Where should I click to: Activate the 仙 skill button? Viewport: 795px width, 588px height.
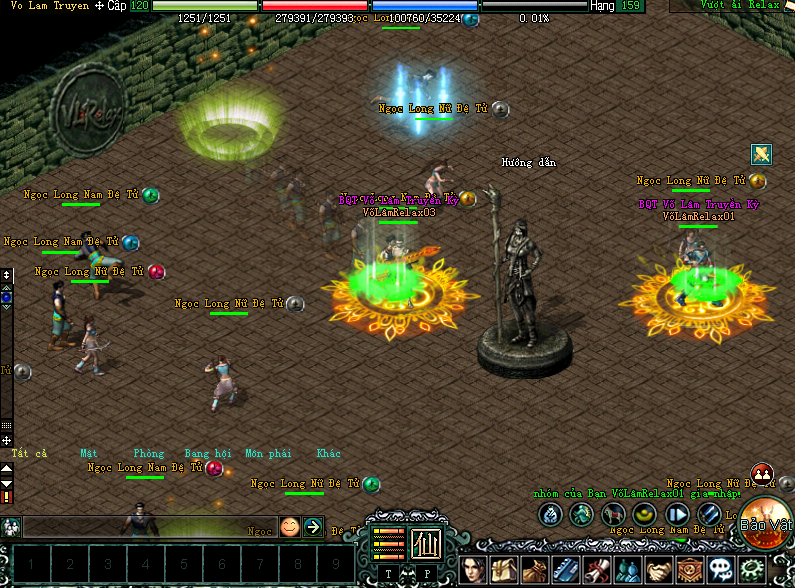point(427,543)
